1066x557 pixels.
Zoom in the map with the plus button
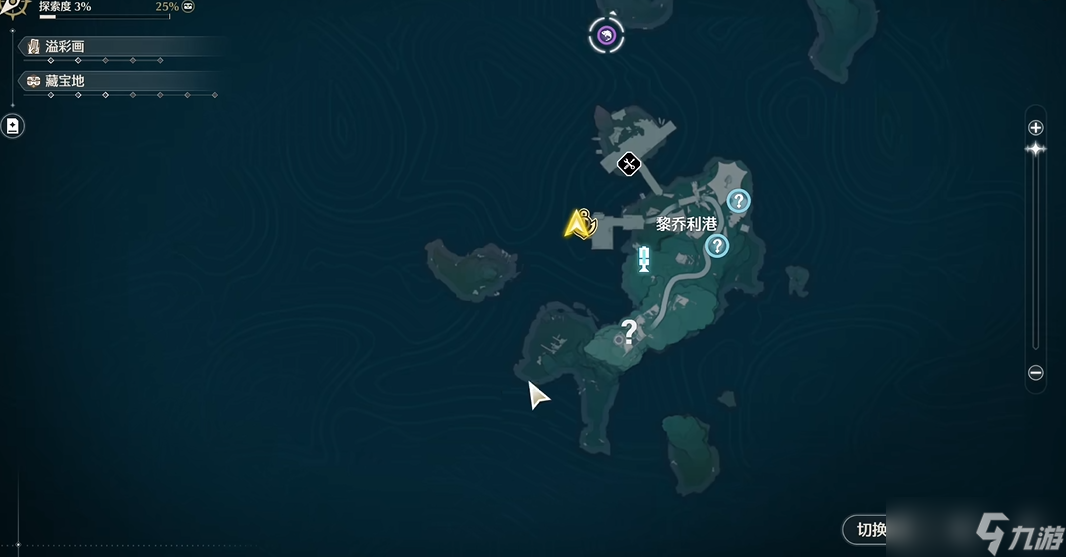click(x=1036, y=128)
